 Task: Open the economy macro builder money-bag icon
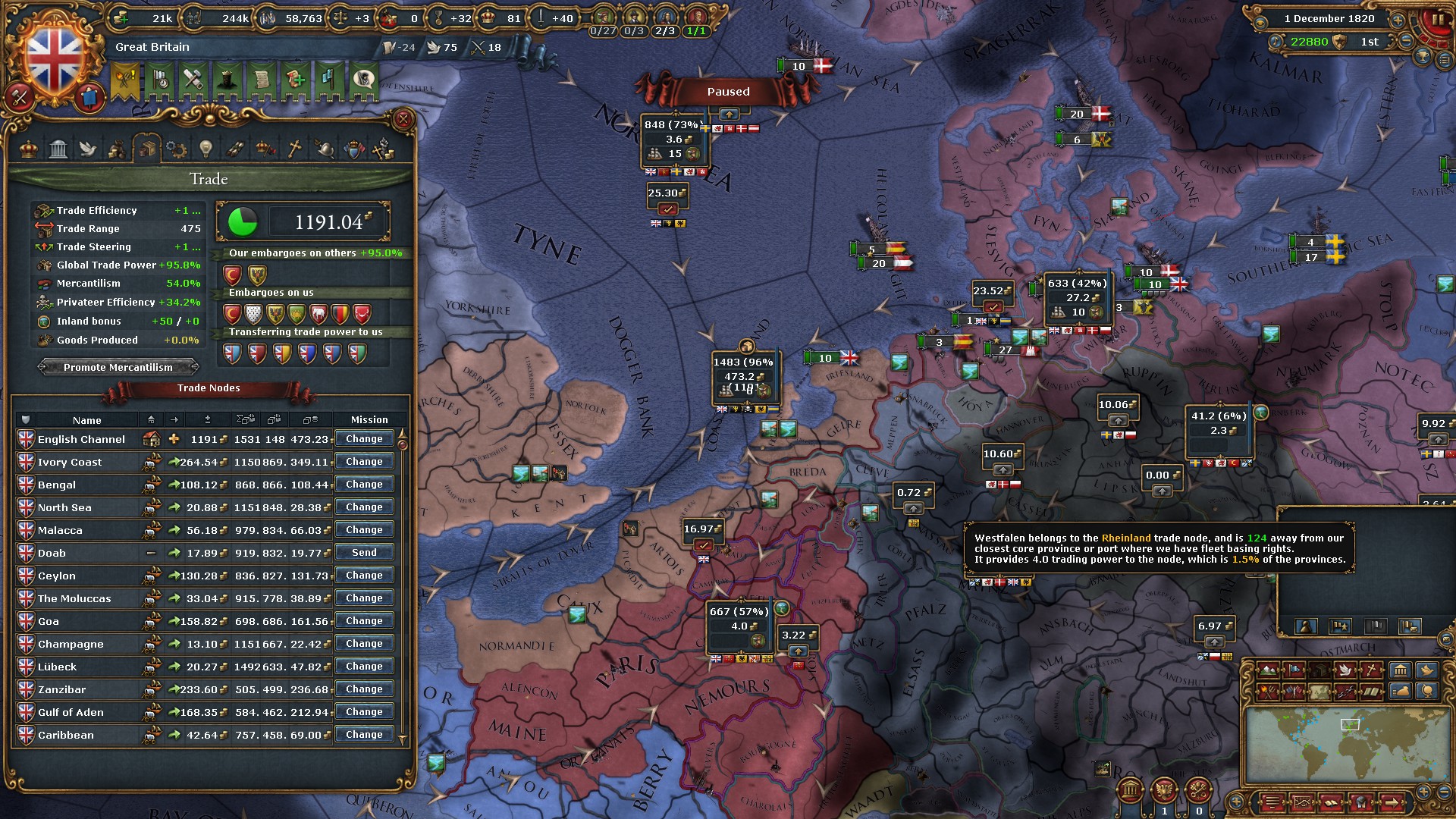pos(1401,692)
